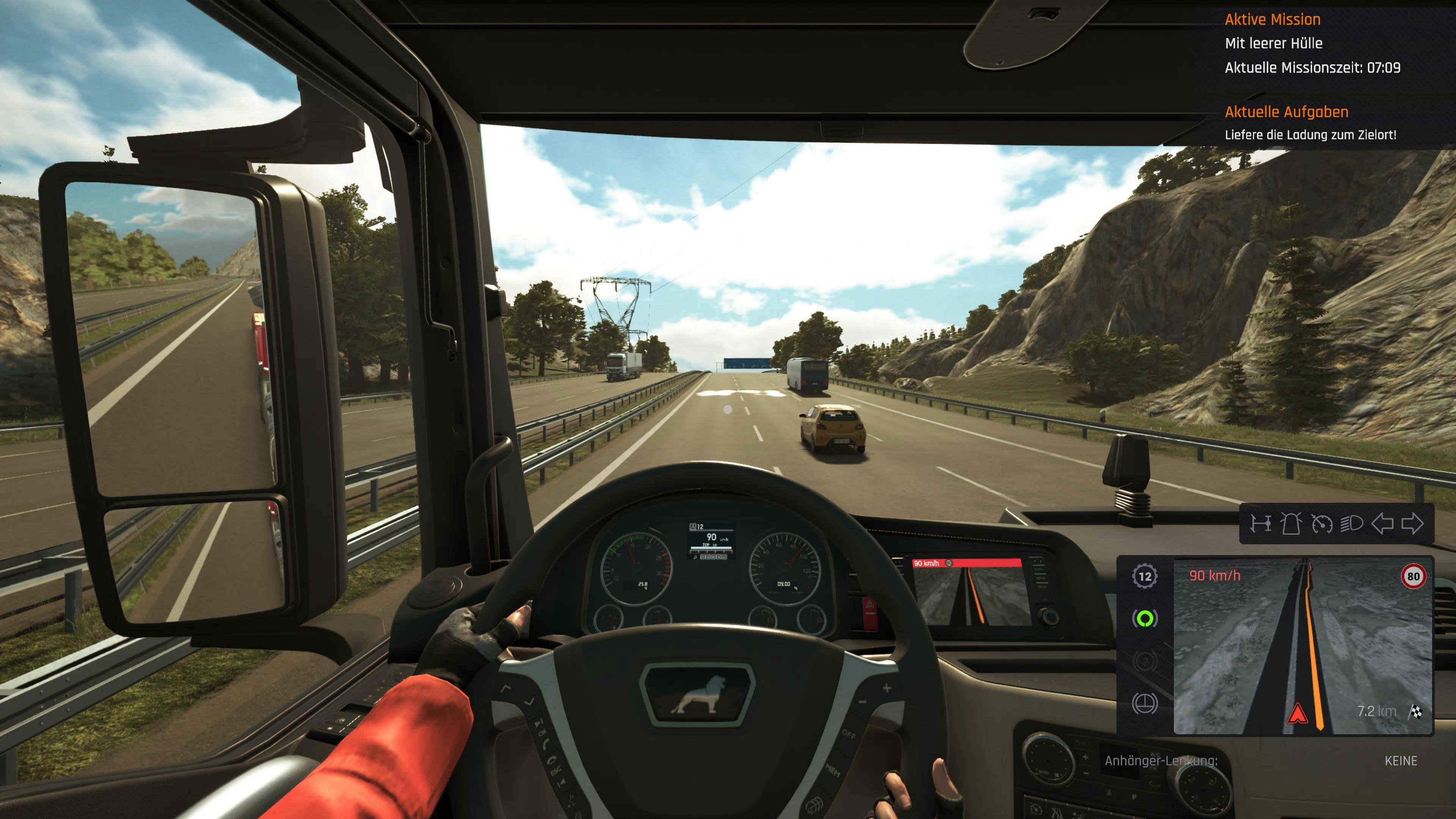Toggle the left turn indicator arrow
The width and height of the screenshot is (1456, 819).
click(x=1382, y=524)
